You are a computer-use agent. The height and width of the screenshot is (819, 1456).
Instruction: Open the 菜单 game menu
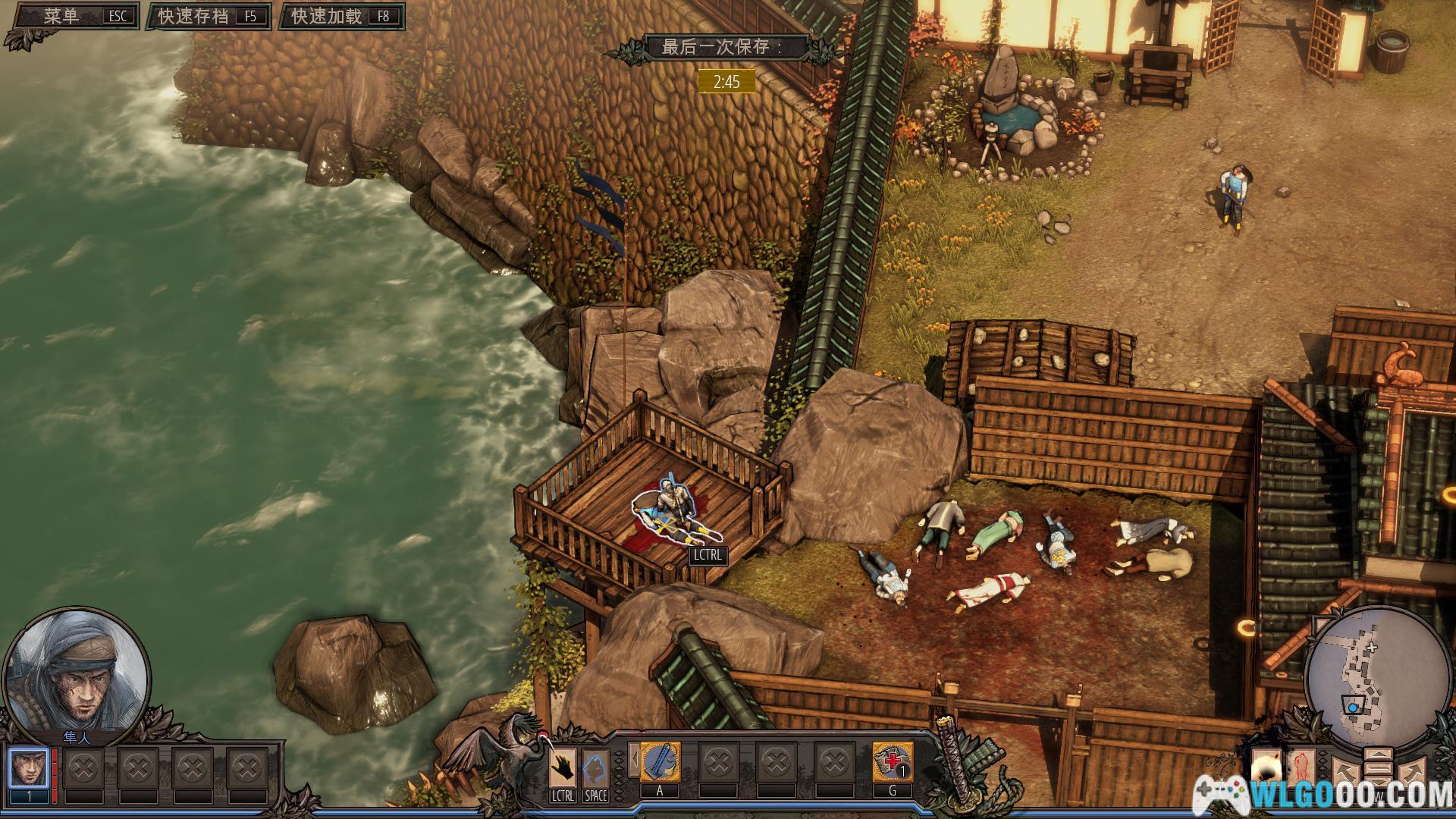pyautogui.click(x=73, y=17)
